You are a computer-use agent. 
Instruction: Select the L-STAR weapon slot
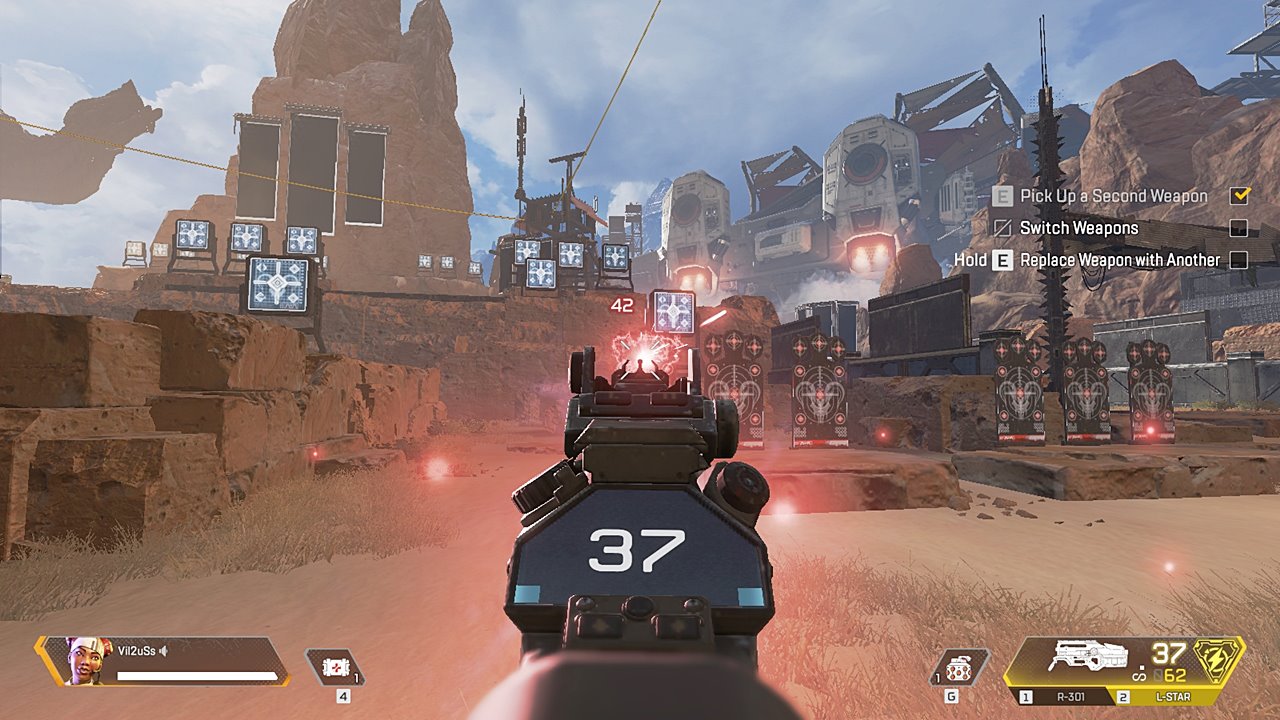pyautogui.click(x=1170, y=696)
